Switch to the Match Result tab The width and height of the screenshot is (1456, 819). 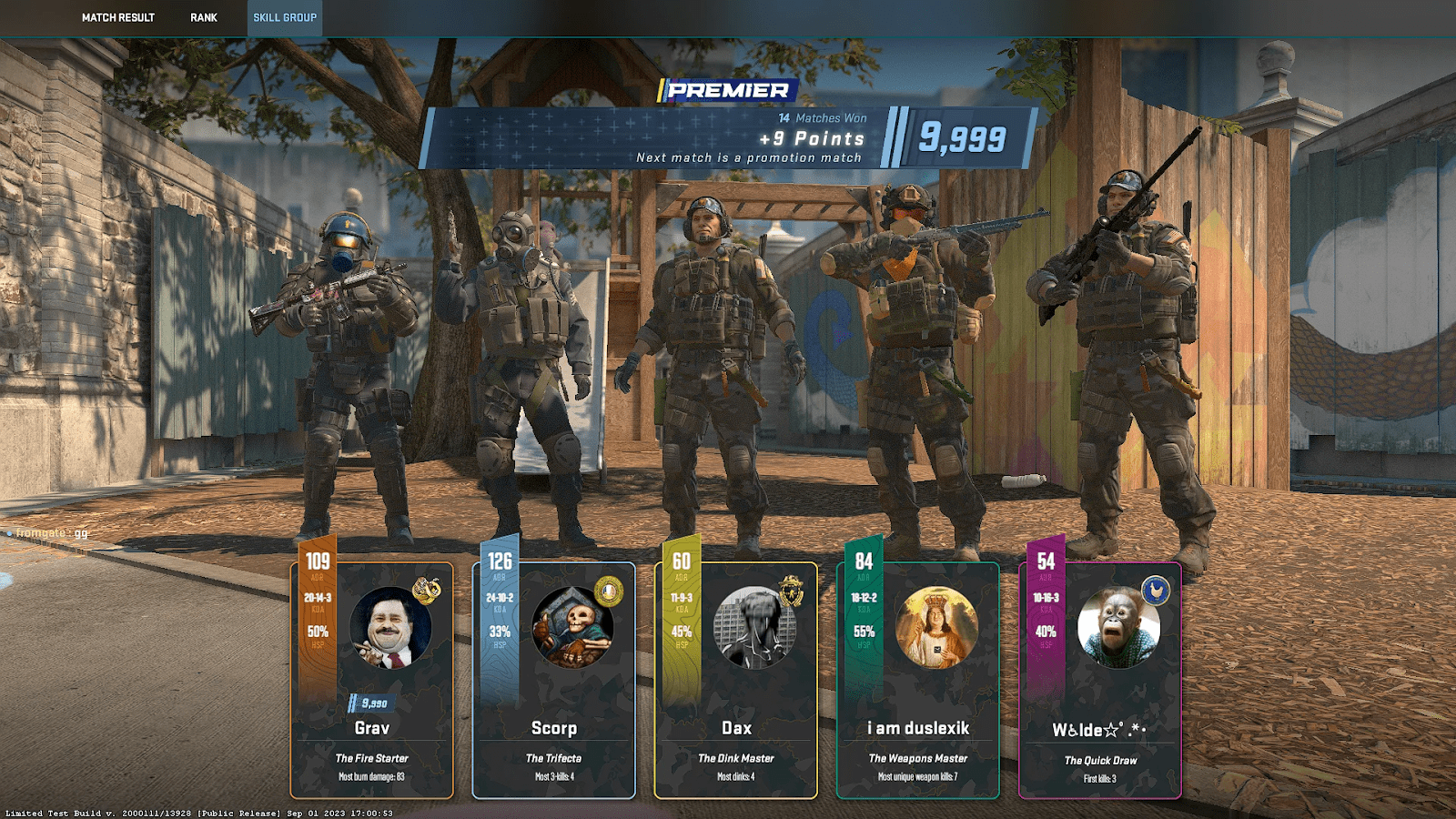[x=118, y=17]
